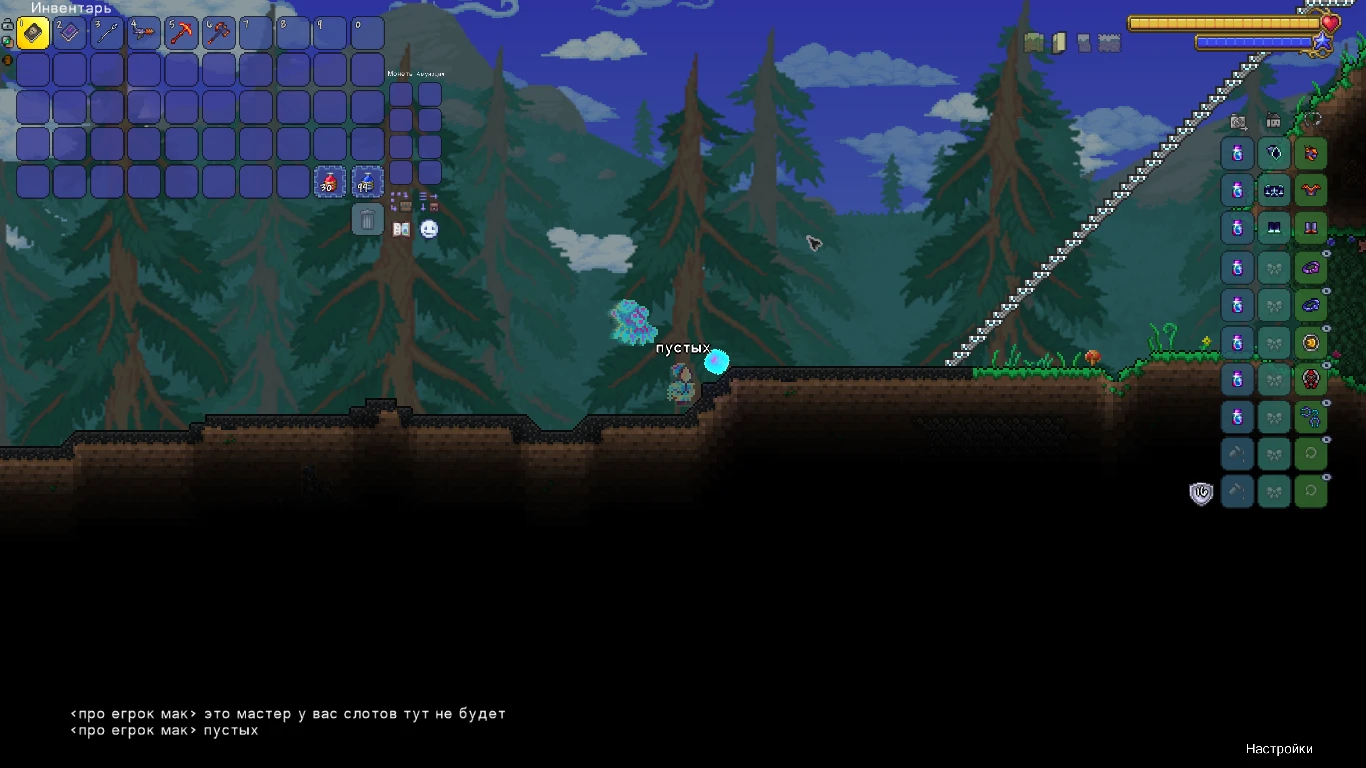Viewport: 1366px width, 768px height.
Task: Click the Амуниция ammo slot
Action: click(429, 92)
